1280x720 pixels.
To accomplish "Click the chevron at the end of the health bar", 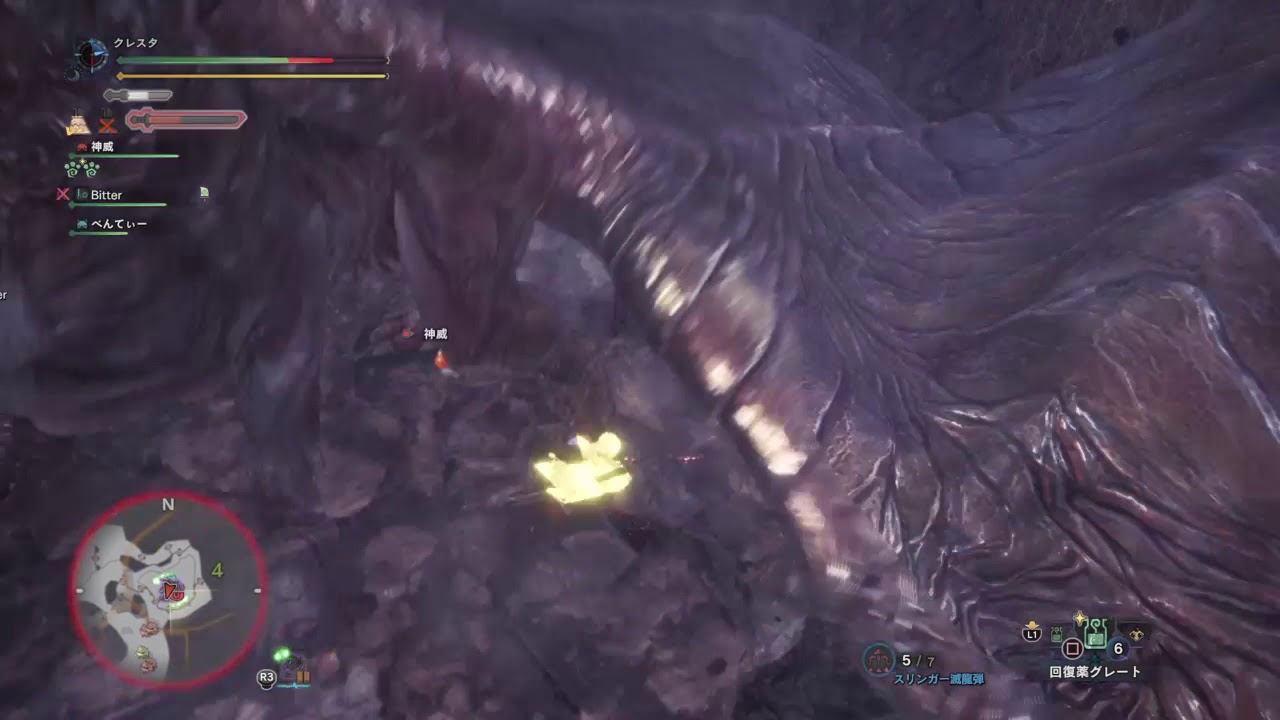I will click(387, 59).
